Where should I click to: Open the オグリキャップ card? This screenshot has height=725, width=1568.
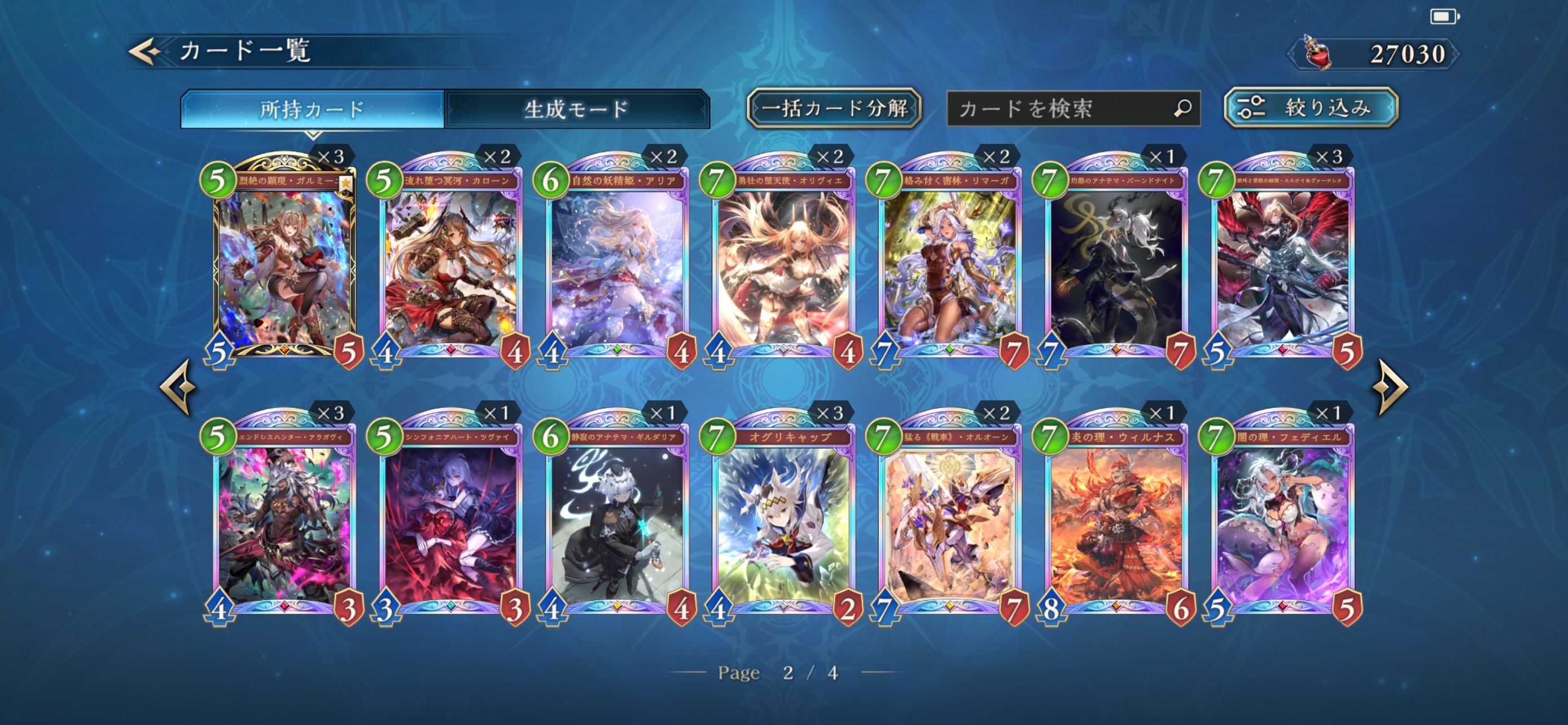(x=783, y=517)
